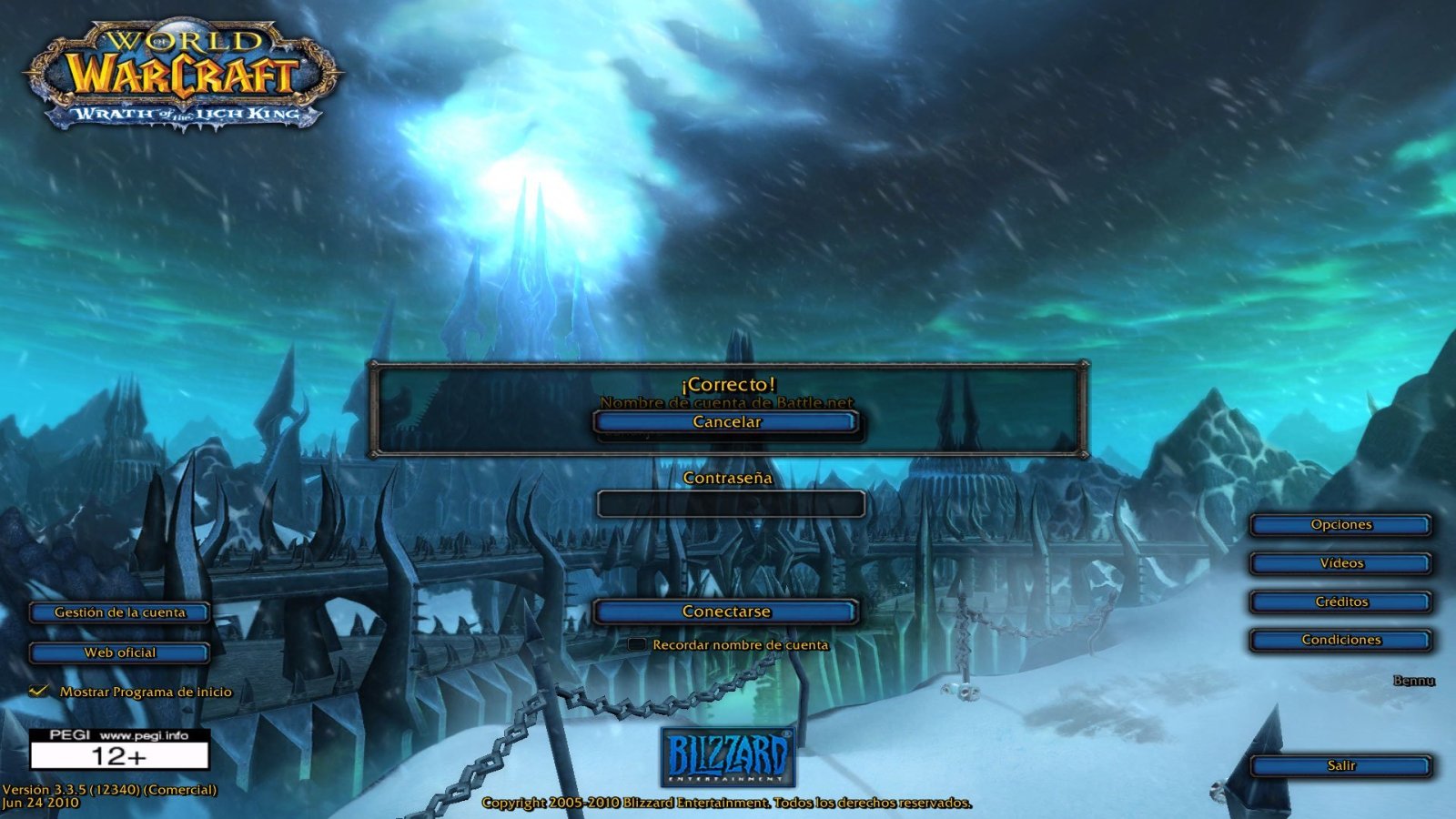
Task: Click inside the Contraseña field
Action: [x=728, y=504]
